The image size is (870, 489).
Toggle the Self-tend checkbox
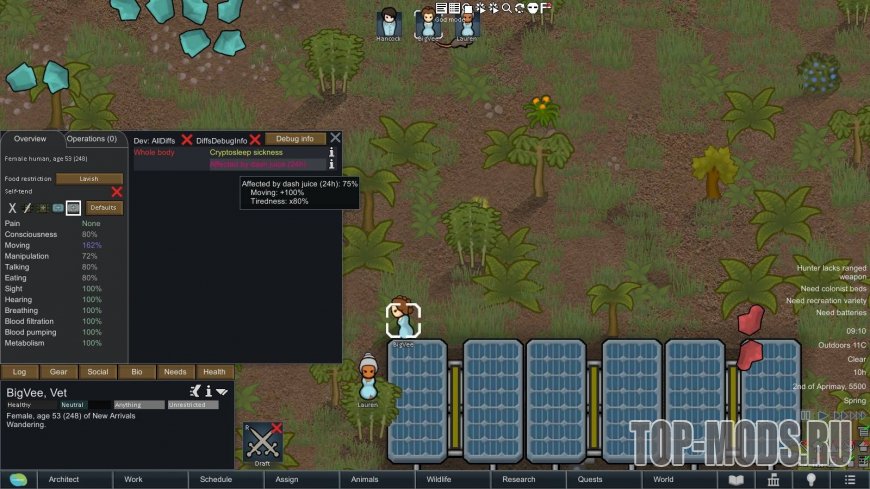(x=116, y=191)
